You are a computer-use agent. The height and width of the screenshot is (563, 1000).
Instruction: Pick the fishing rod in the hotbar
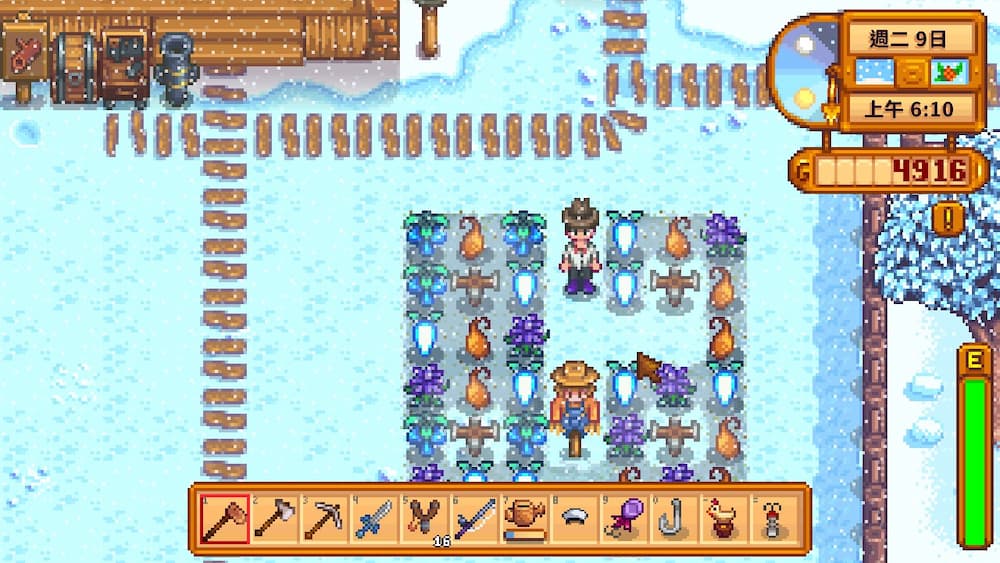click(475, 519)
